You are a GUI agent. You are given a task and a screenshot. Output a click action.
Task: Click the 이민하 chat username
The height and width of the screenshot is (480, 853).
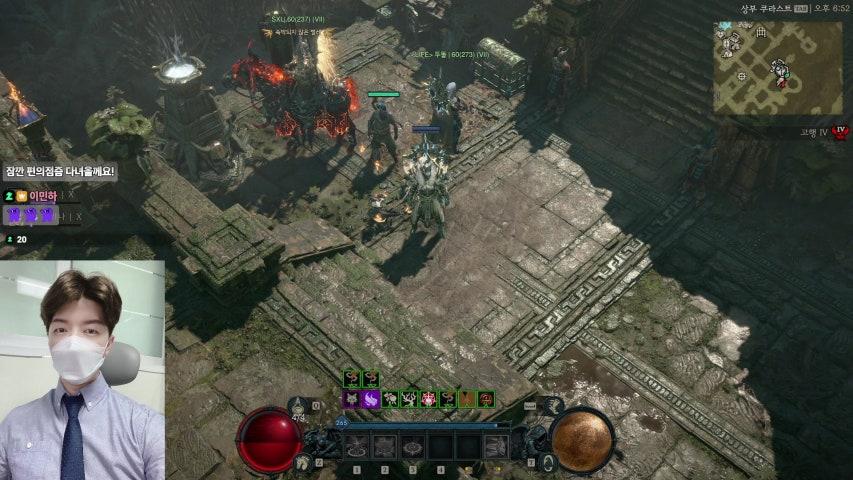click(x=42, y=196)
